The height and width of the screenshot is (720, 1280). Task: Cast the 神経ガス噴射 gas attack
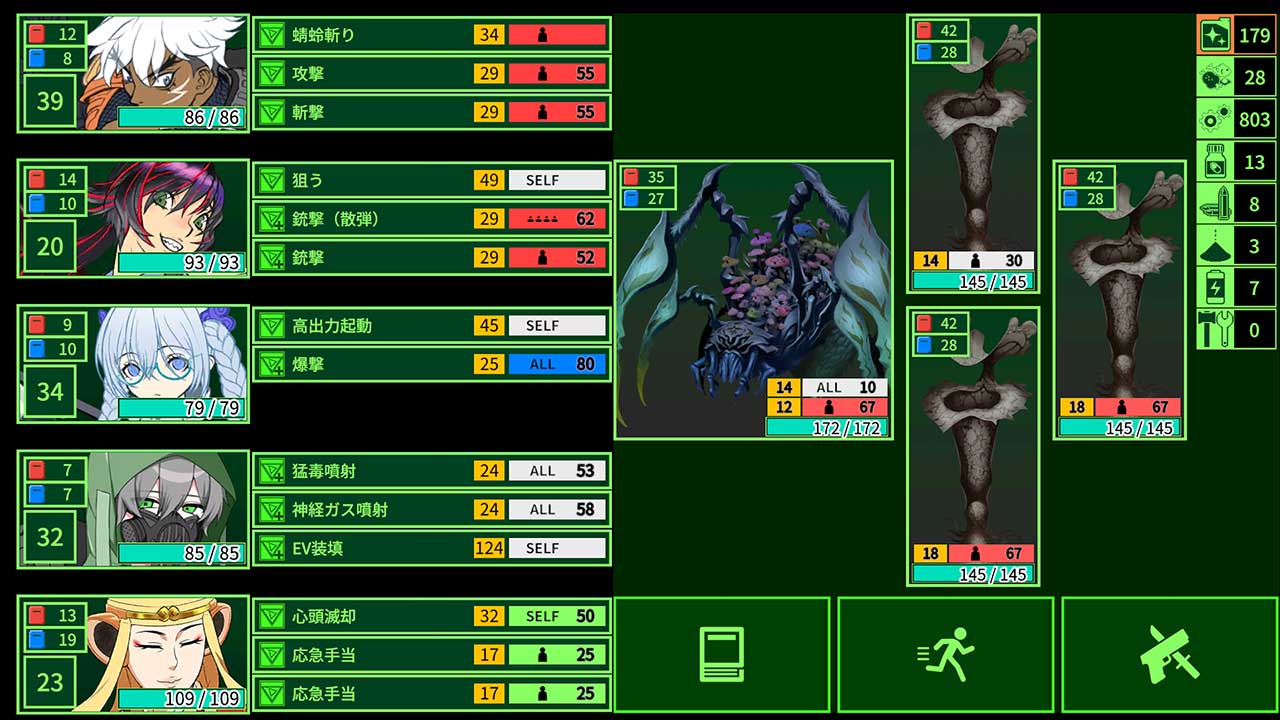(430, 509)
